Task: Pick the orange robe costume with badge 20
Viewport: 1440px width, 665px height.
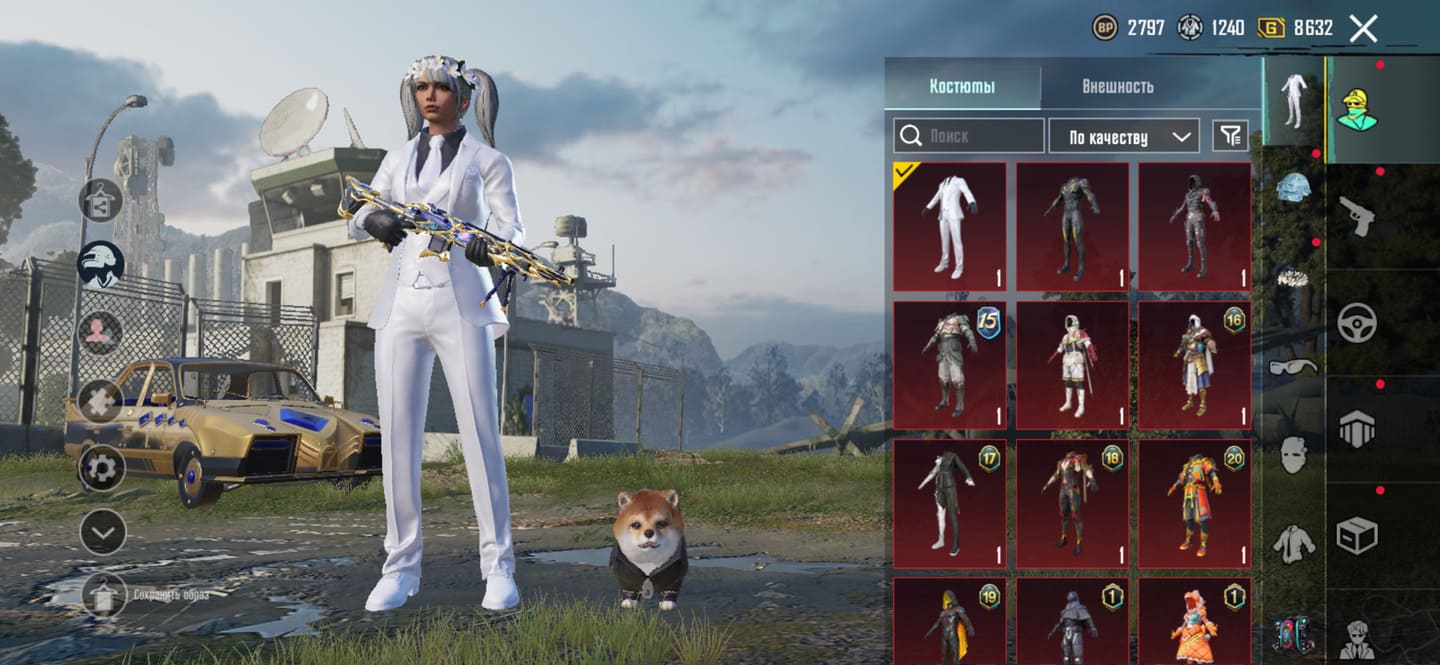Action: pyautogui.click(x=1194, y=503)
